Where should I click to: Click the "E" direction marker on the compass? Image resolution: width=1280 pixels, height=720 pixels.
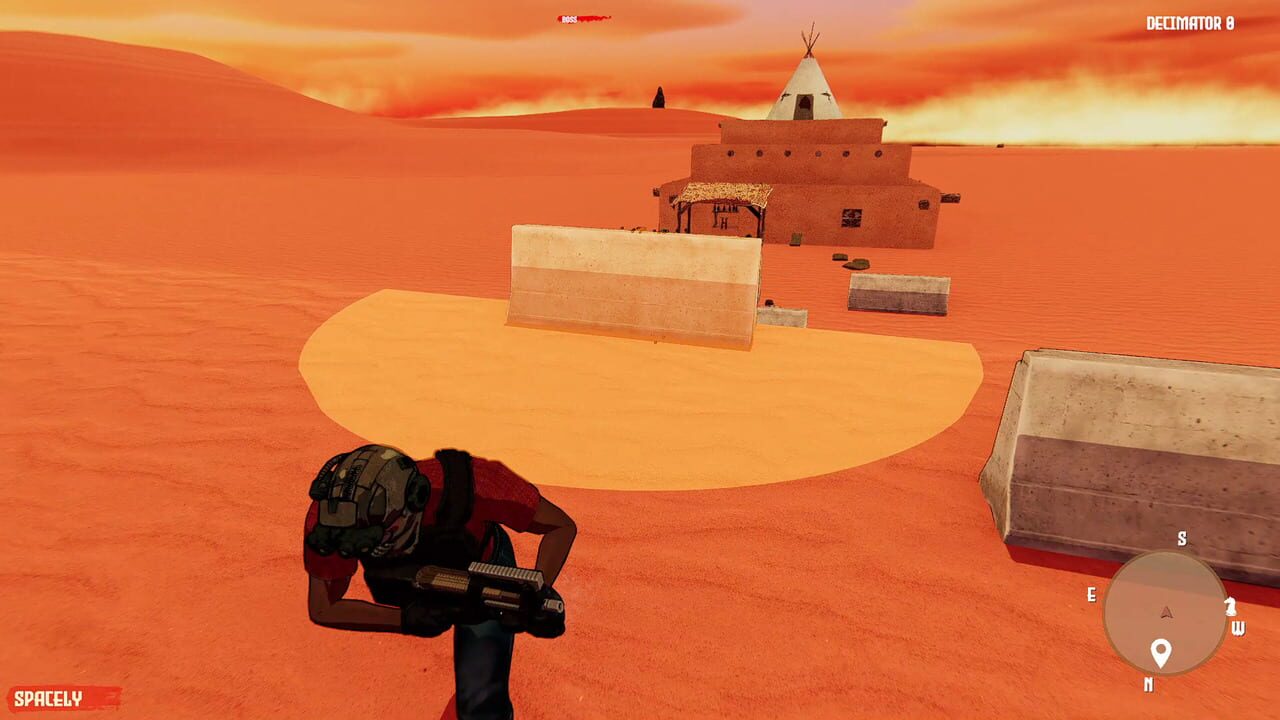coord(1093,593)
